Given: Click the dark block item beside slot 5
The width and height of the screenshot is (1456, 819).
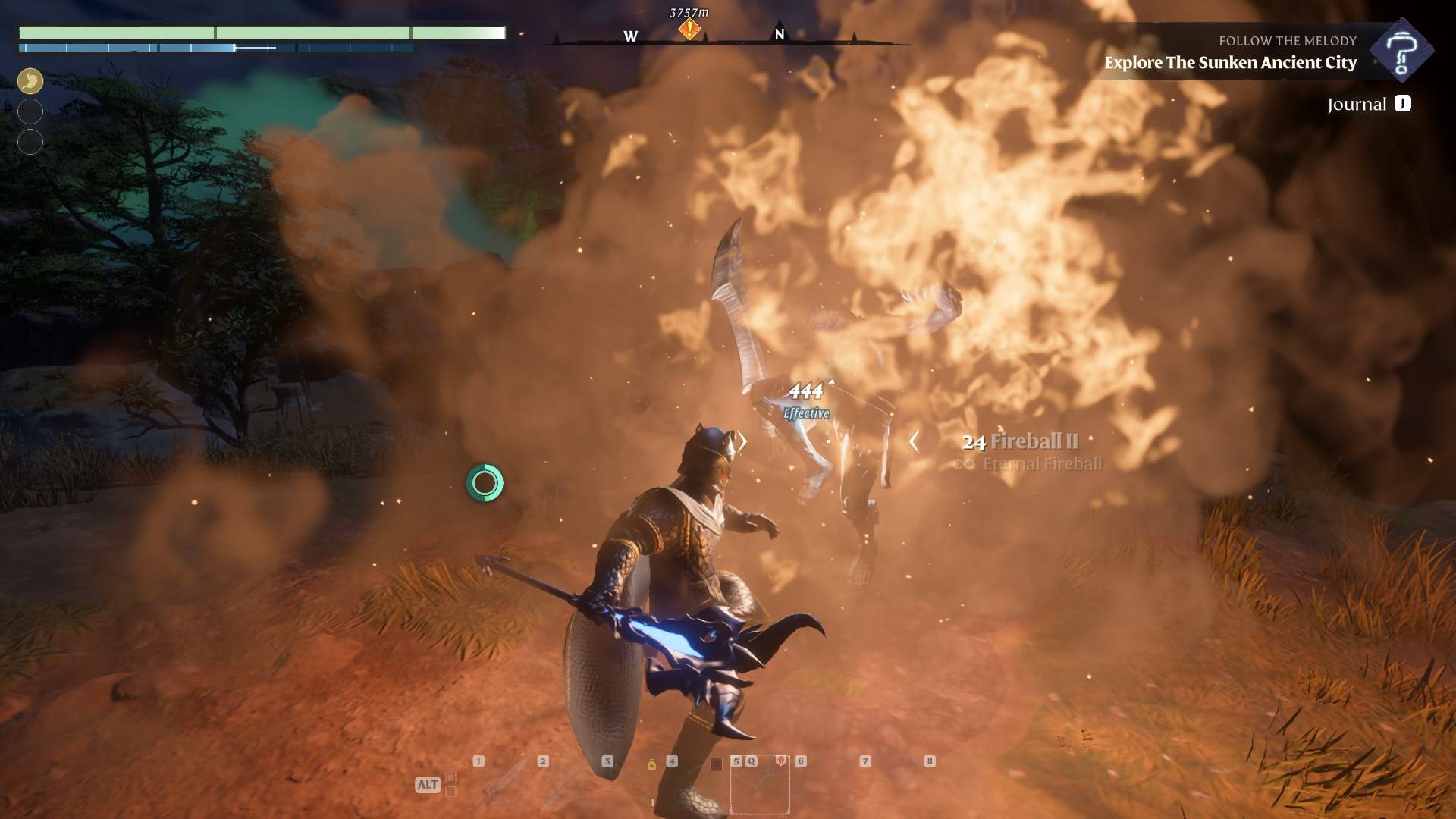Looking at the screenshot, I should pos(716,764).
